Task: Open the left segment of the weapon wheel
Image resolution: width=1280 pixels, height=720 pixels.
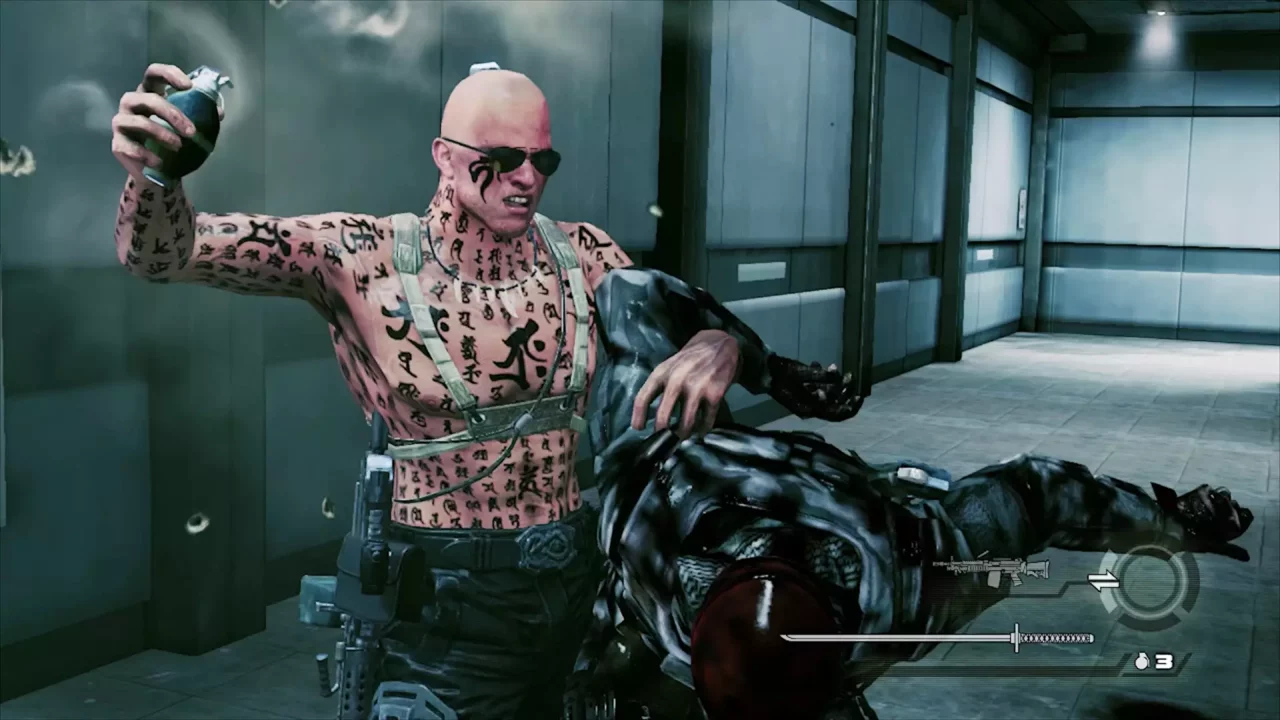Action: 1111,600
